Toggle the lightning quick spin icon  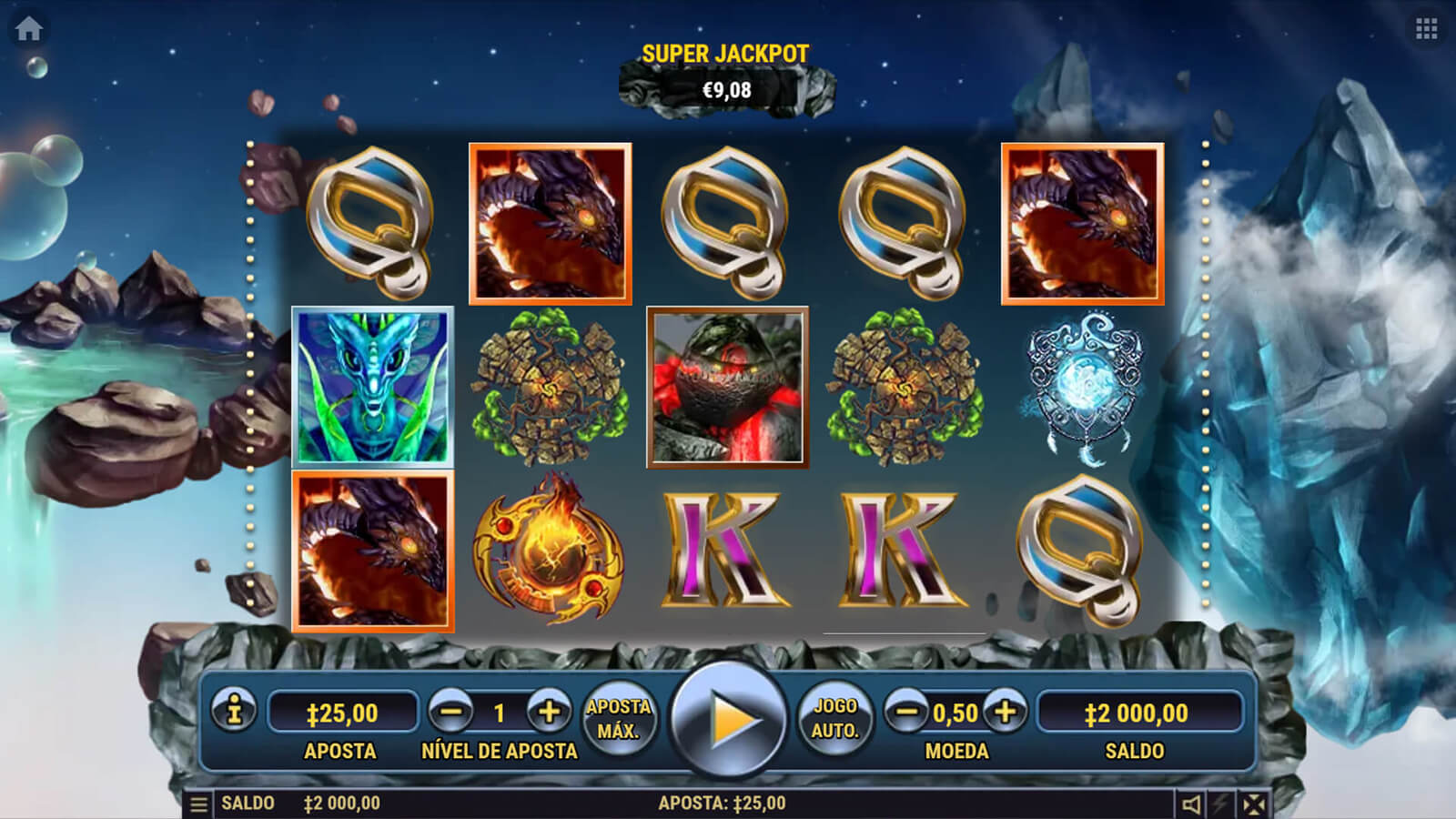click(x=1221, y=804)
